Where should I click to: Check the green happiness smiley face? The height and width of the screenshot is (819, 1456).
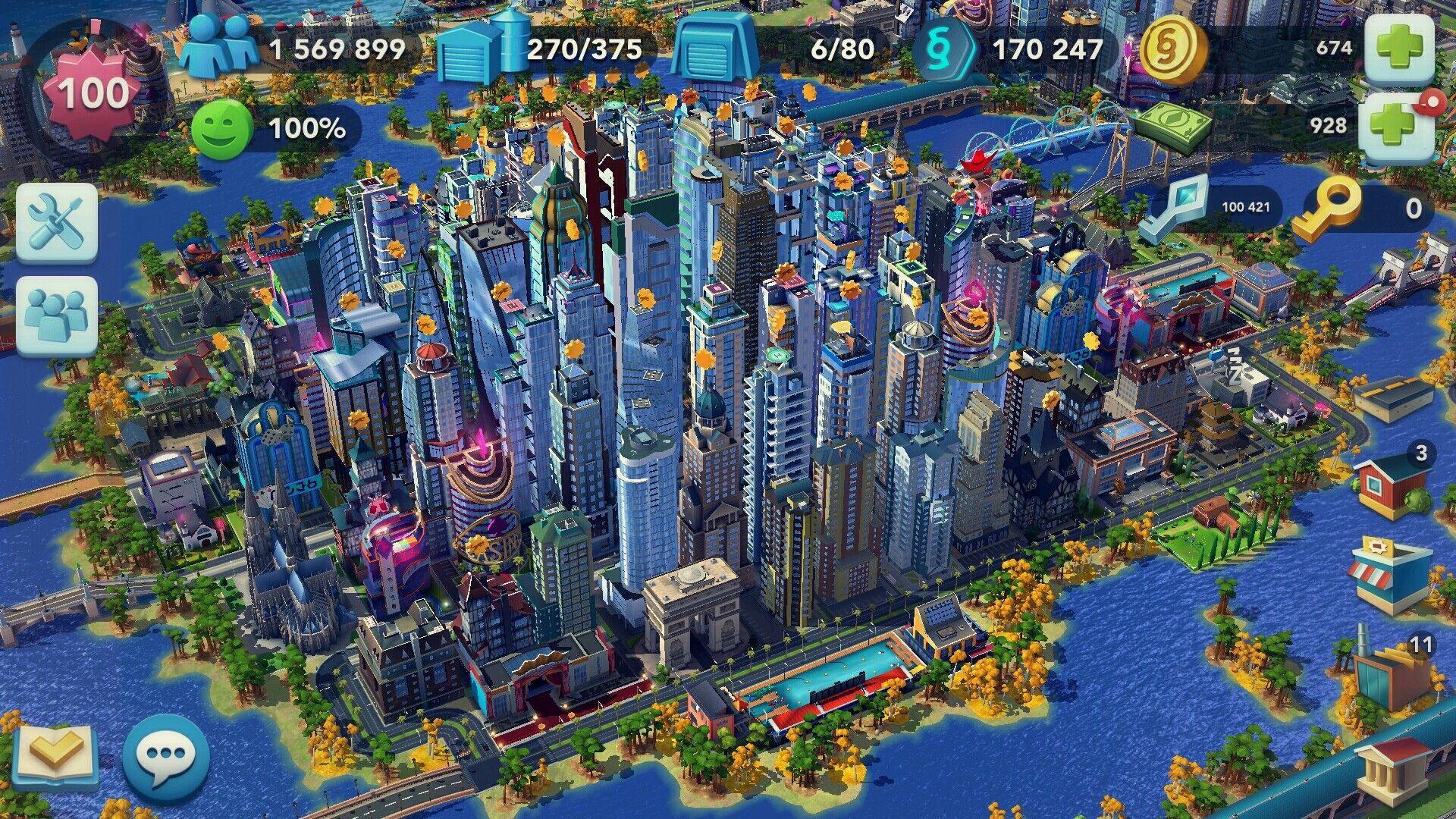click(221, 128)
